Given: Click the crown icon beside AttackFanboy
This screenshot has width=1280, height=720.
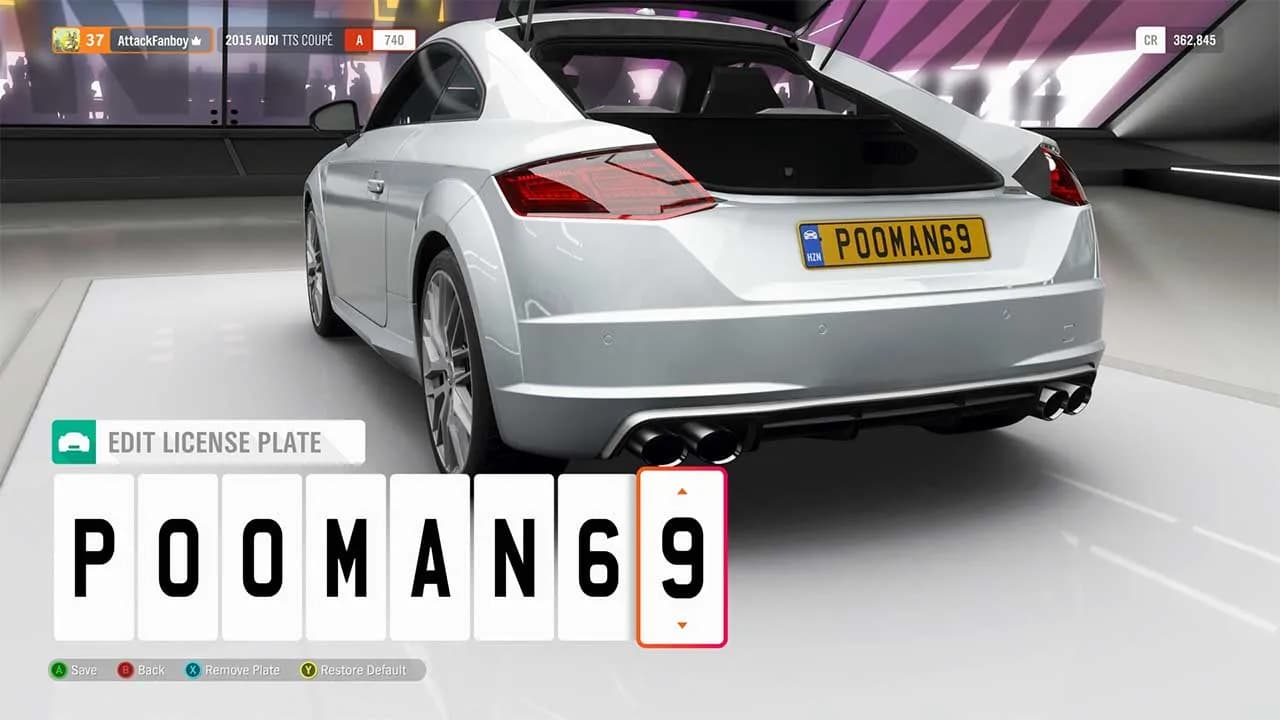Looking at the screenshot, I should click(x=196, y=40).
